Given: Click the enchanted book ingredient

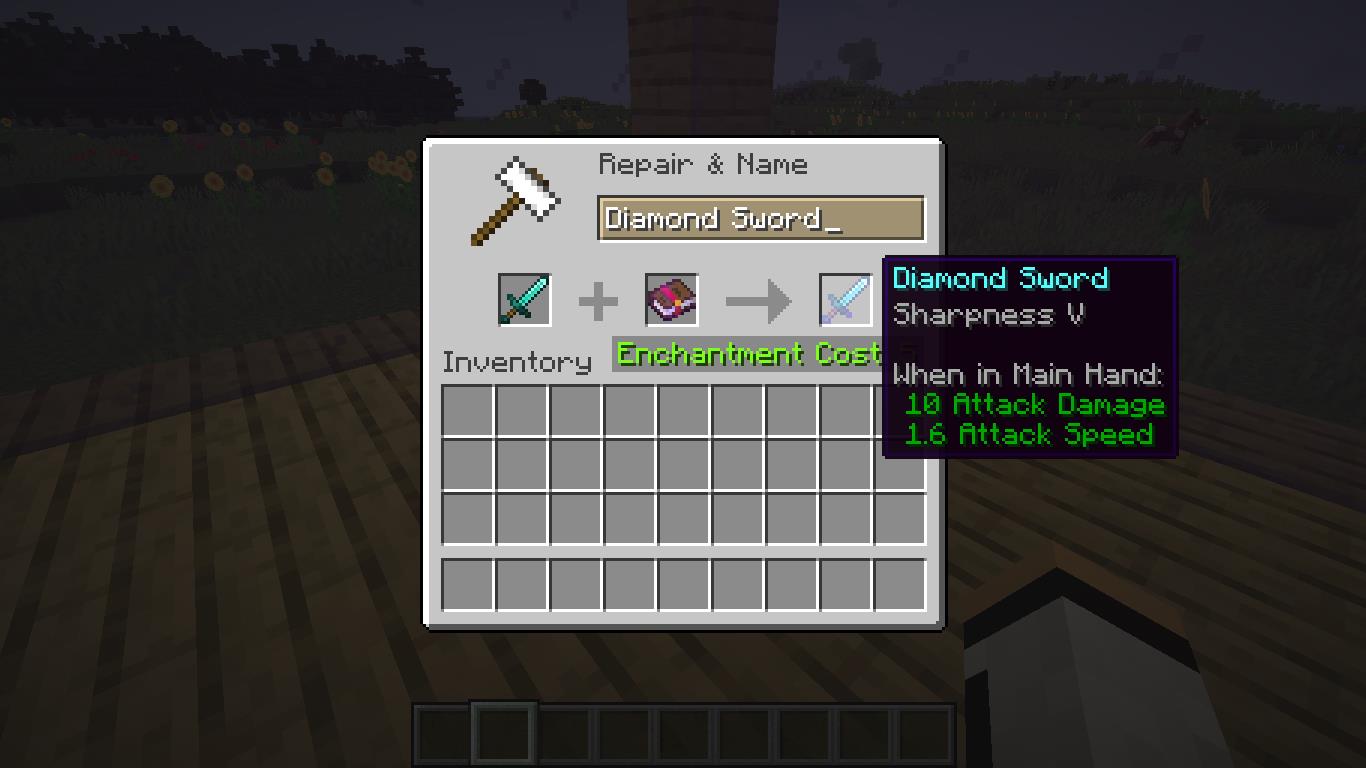Looking at the screenshot, I should coord(670,299).
